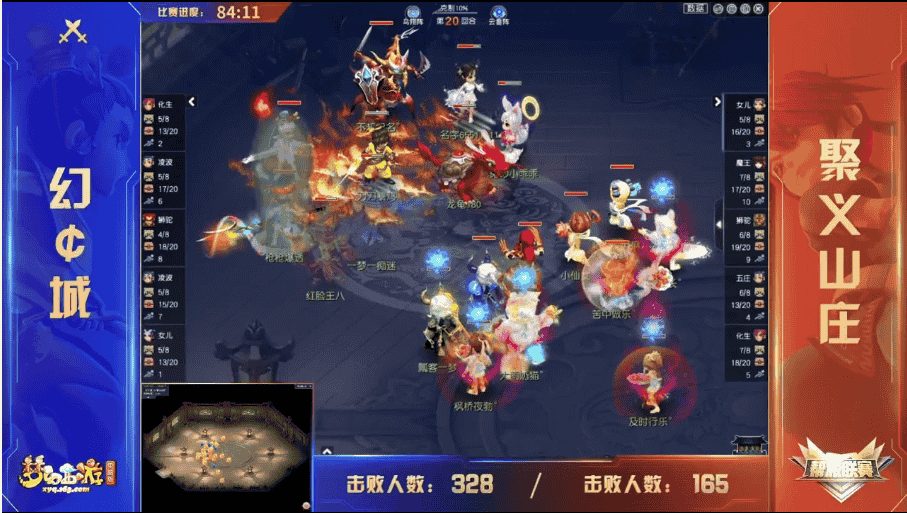The height and width of the screenshot is (513, 907).
Task: Collapse the left team panel arrow
Action: (191, 101)
